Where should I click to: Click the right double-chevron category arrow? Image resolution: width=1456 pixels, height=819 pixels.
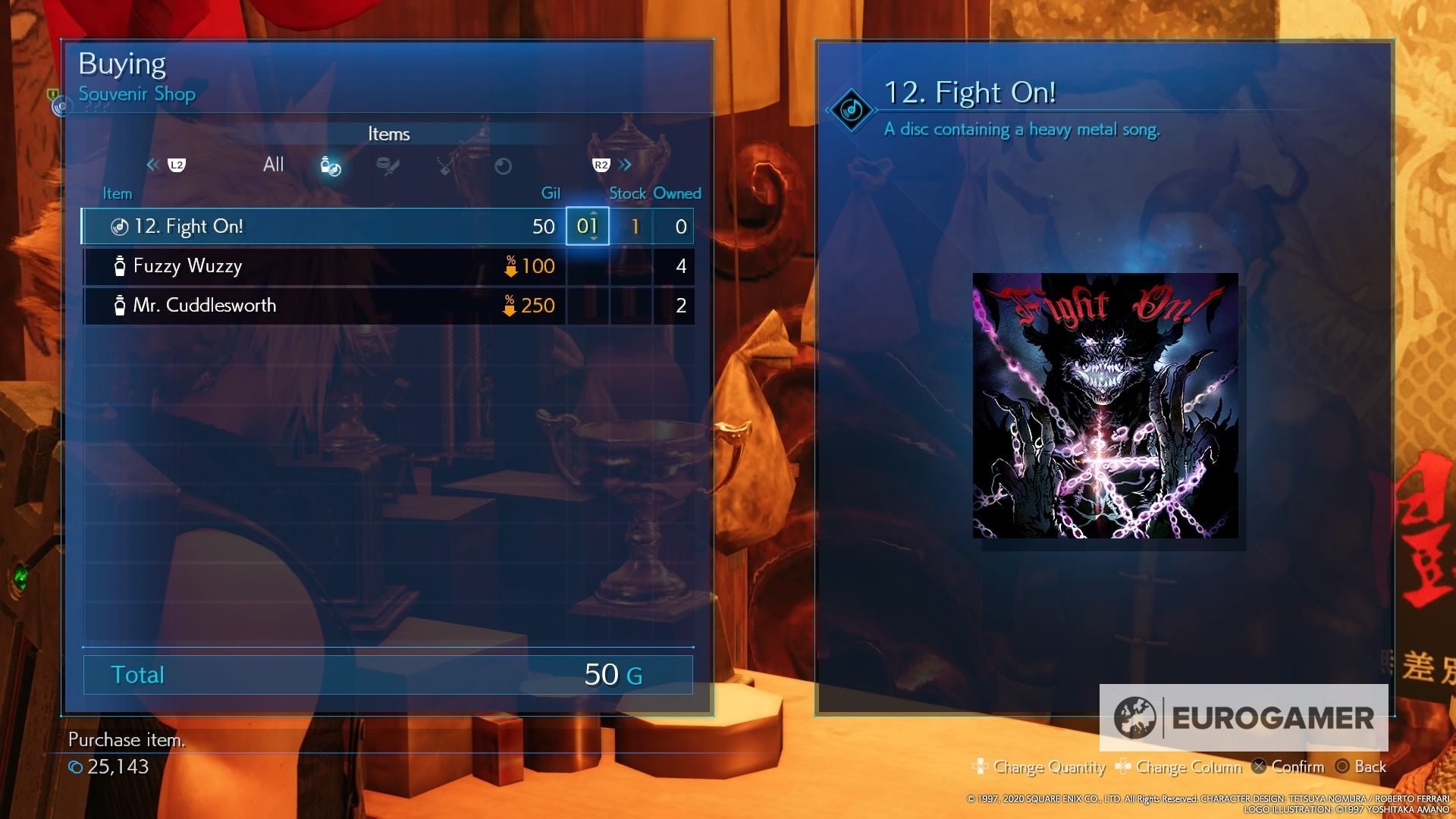[626, 165]
